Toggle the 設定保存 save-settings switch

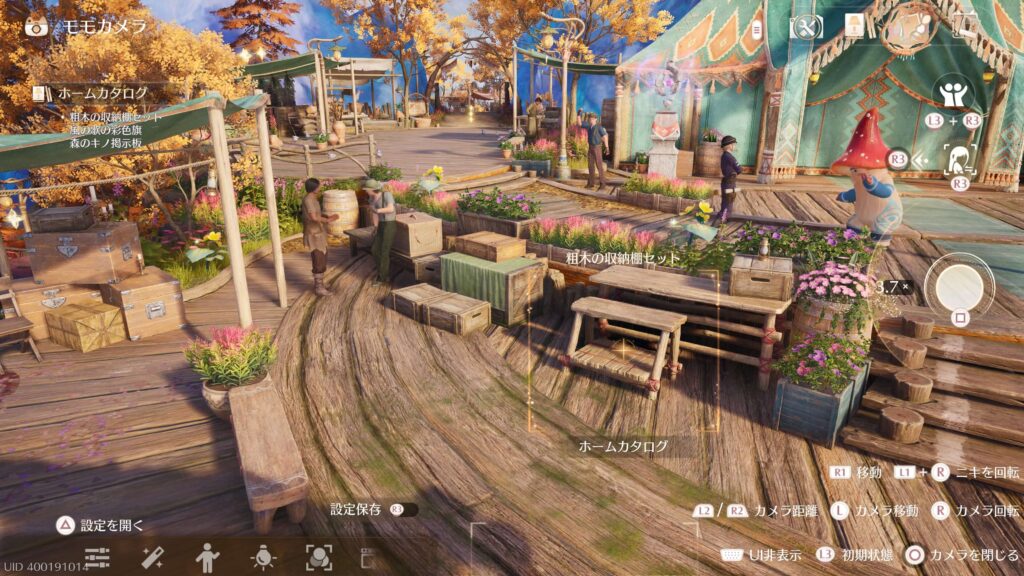(404, 510)
